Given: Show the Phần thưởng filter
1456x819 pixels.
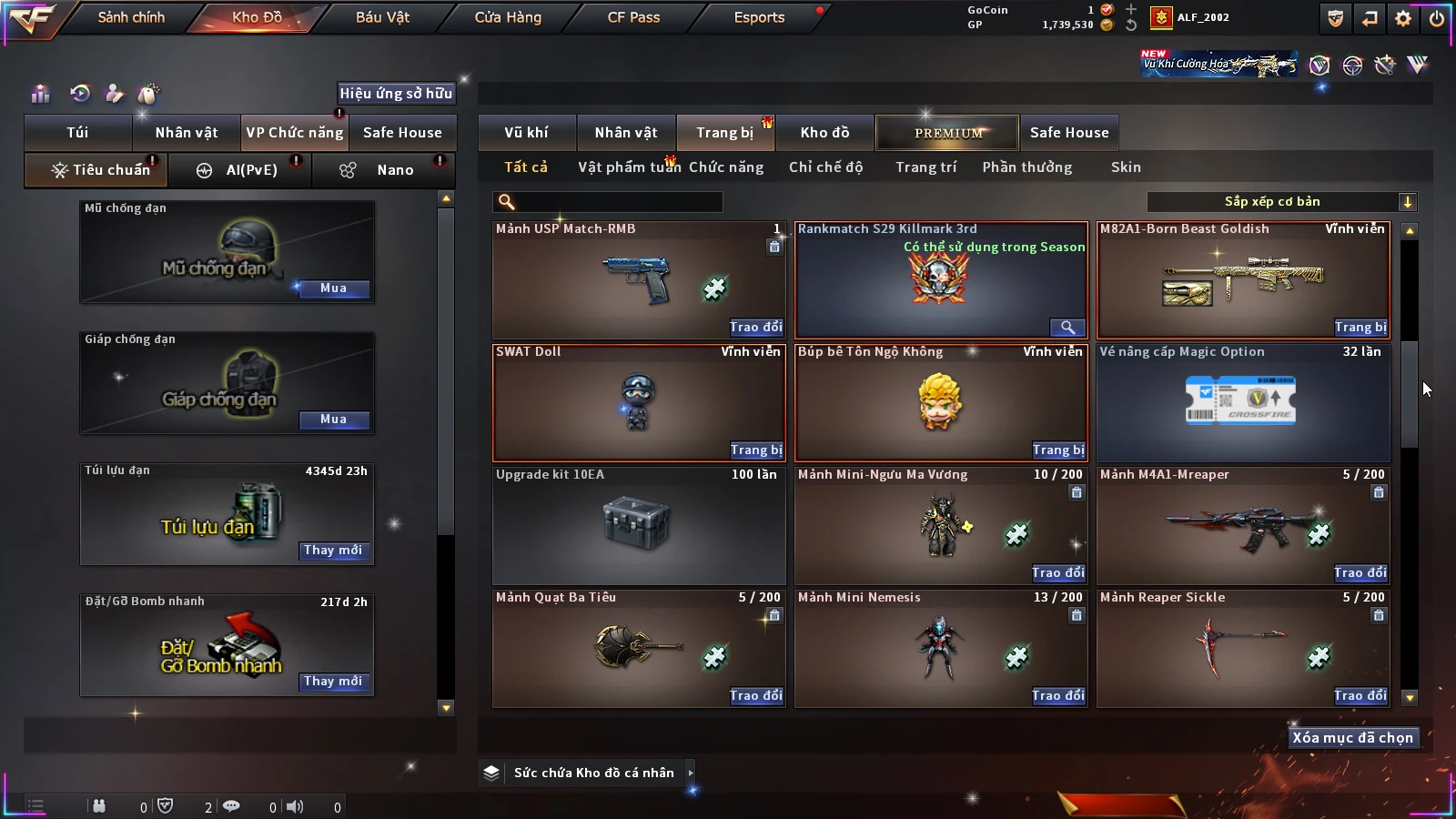Looking at the screenshot, I should click(1026, 167).
